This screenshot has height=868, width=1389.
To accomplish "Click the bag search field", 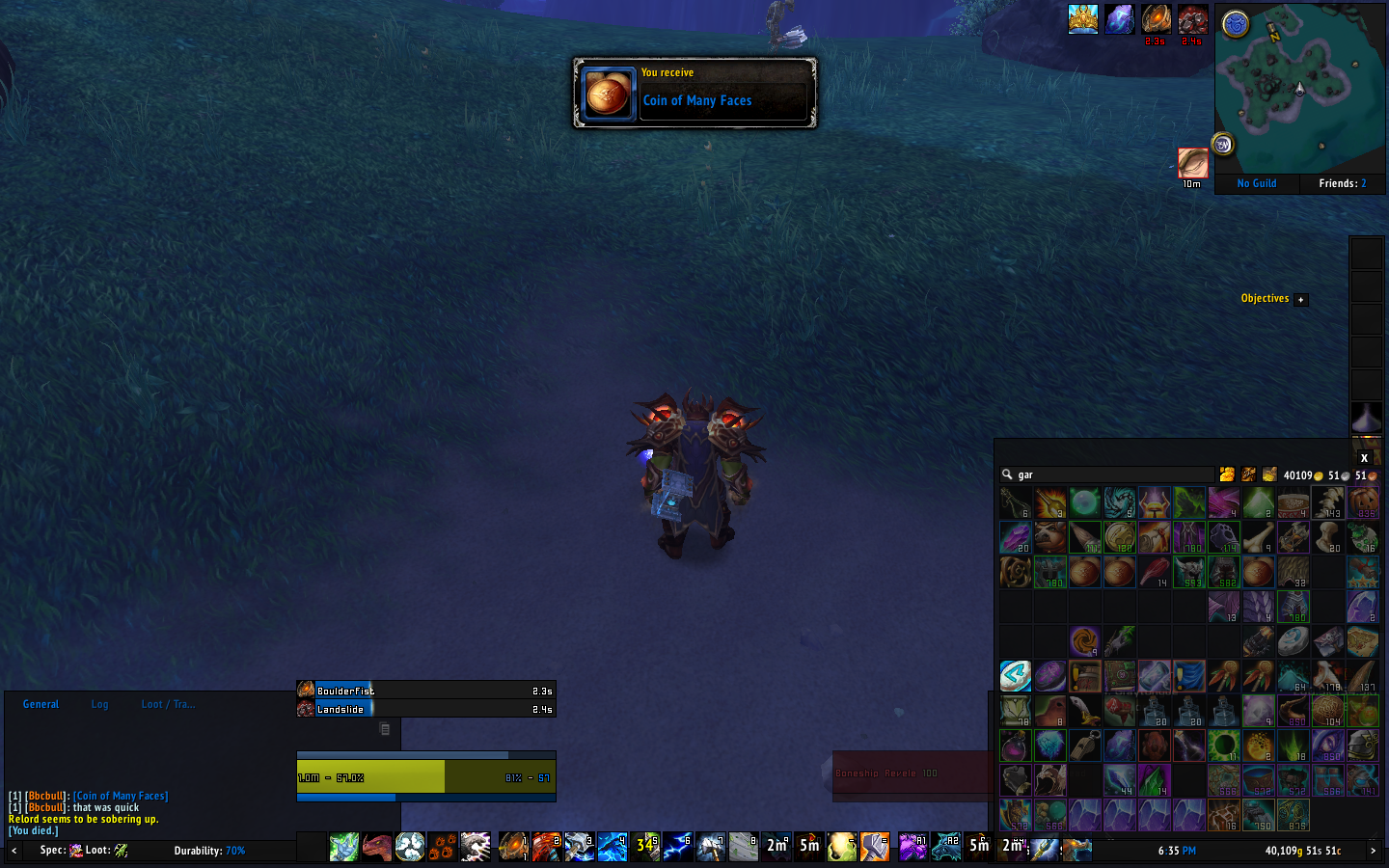I will tap(1109, 475).
